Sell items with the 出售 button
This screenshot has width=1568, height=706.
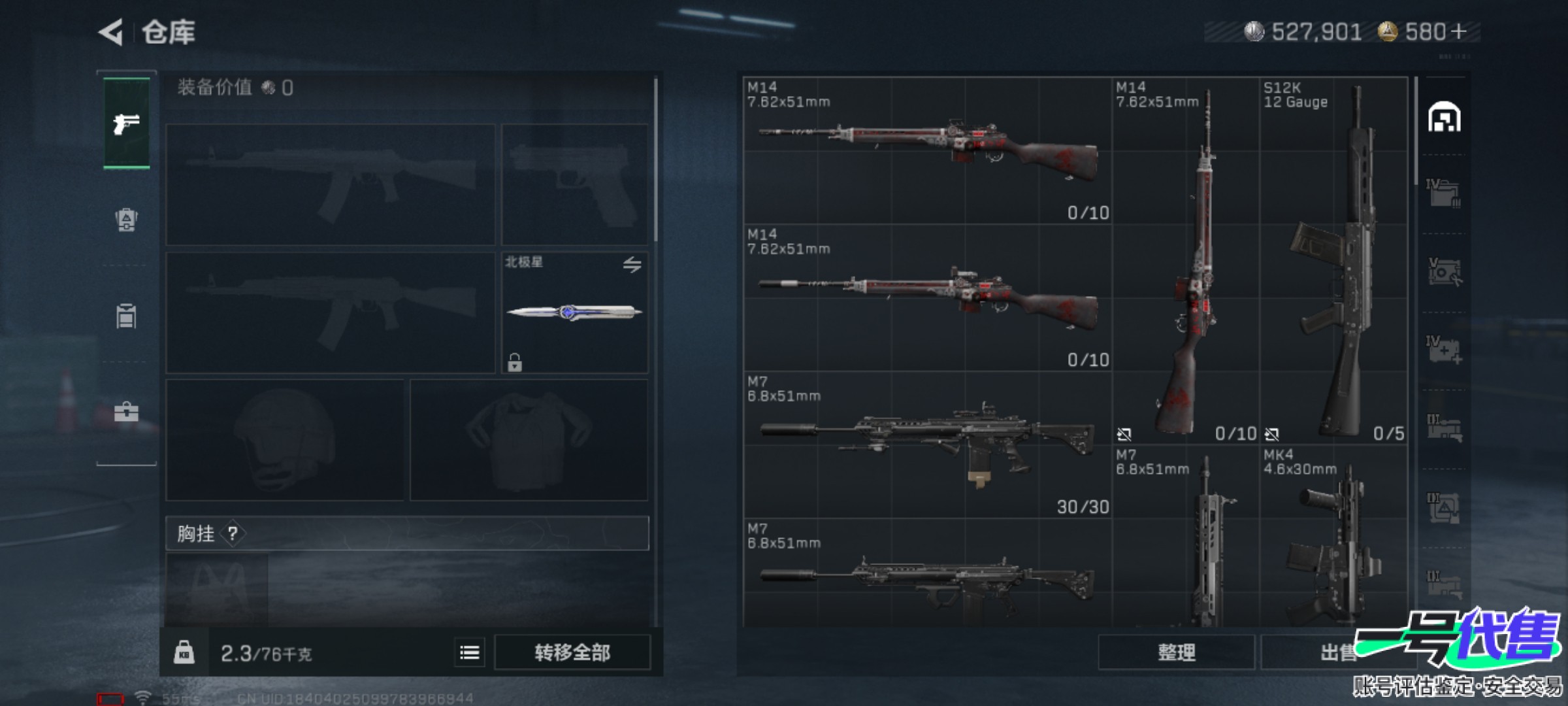(x=1333, y=652)
